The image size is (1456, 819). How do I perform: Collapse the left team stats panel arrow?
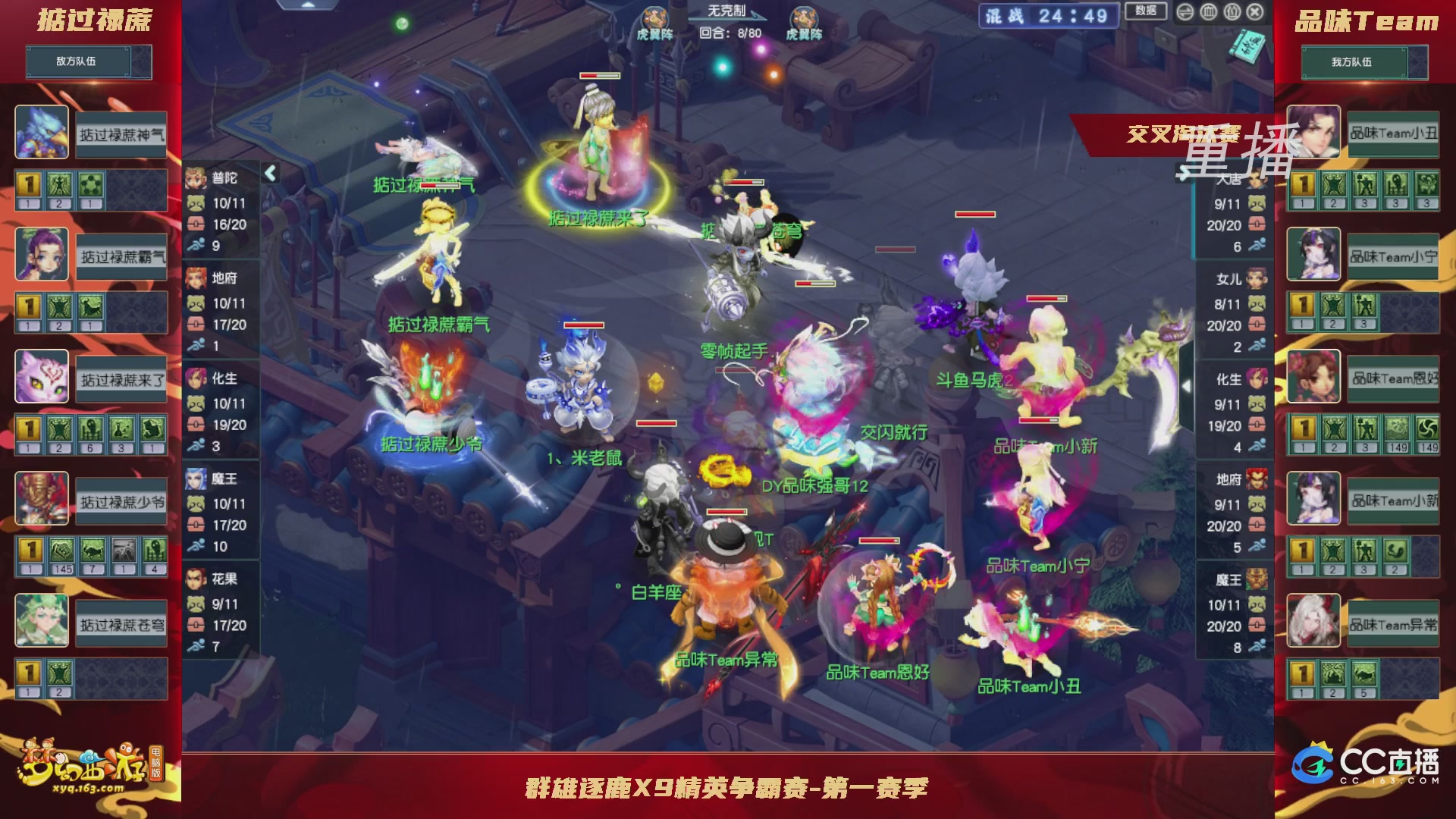coord(270,173)
